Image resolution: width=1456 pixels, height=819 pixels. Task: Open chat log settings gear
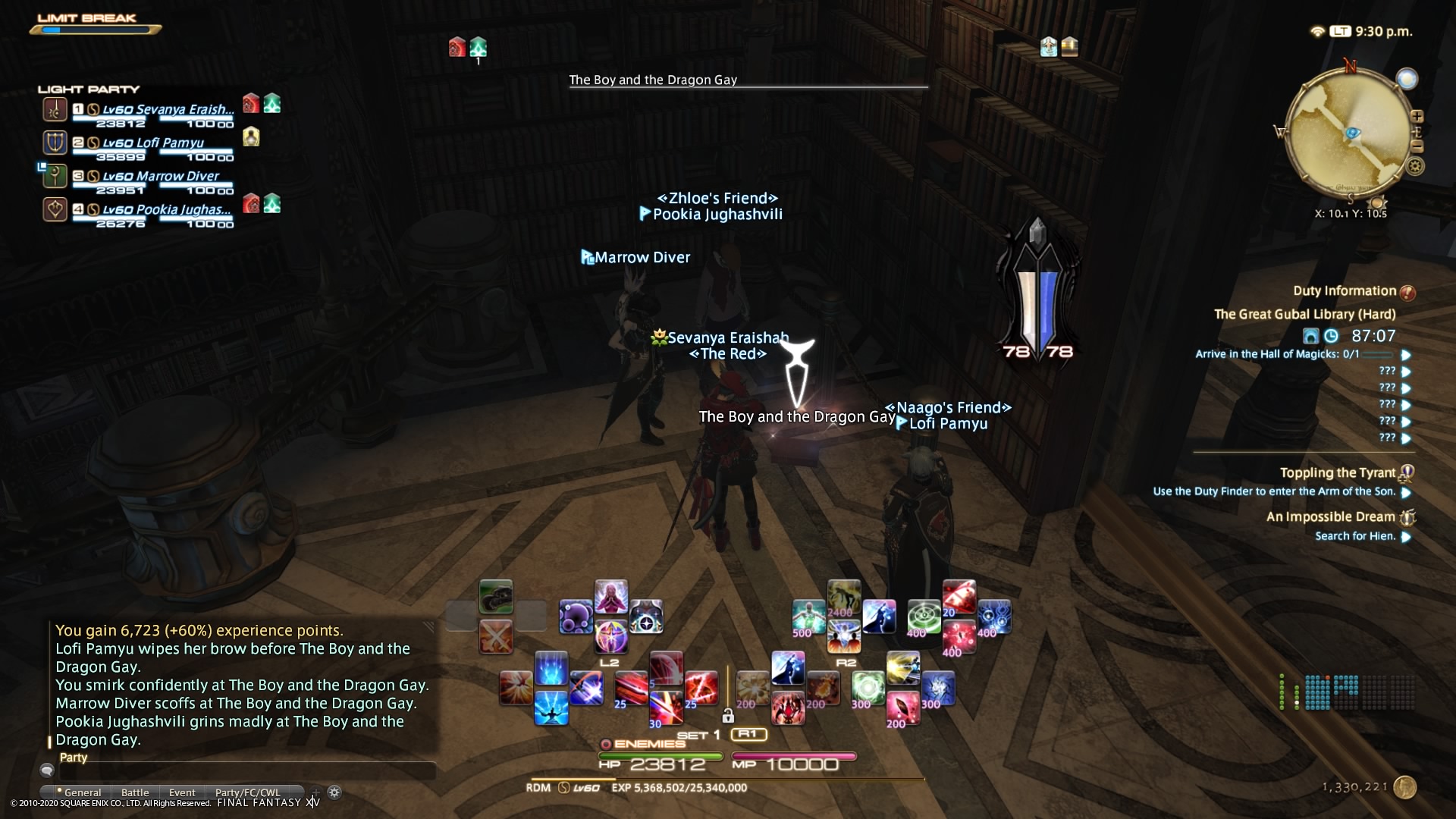[334, 792]
